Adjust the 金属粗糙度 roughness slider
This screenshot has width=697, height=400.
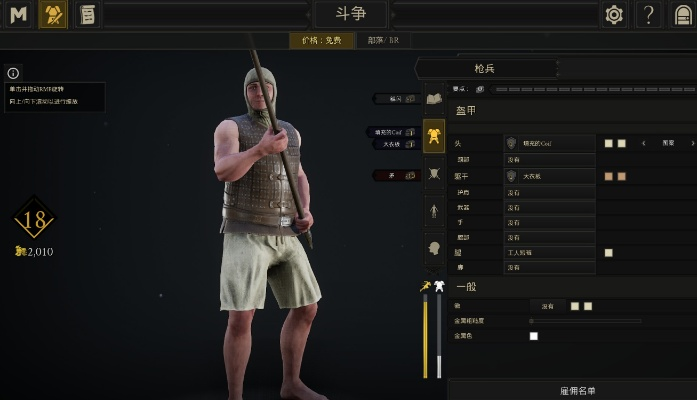[x=585, y=321]
